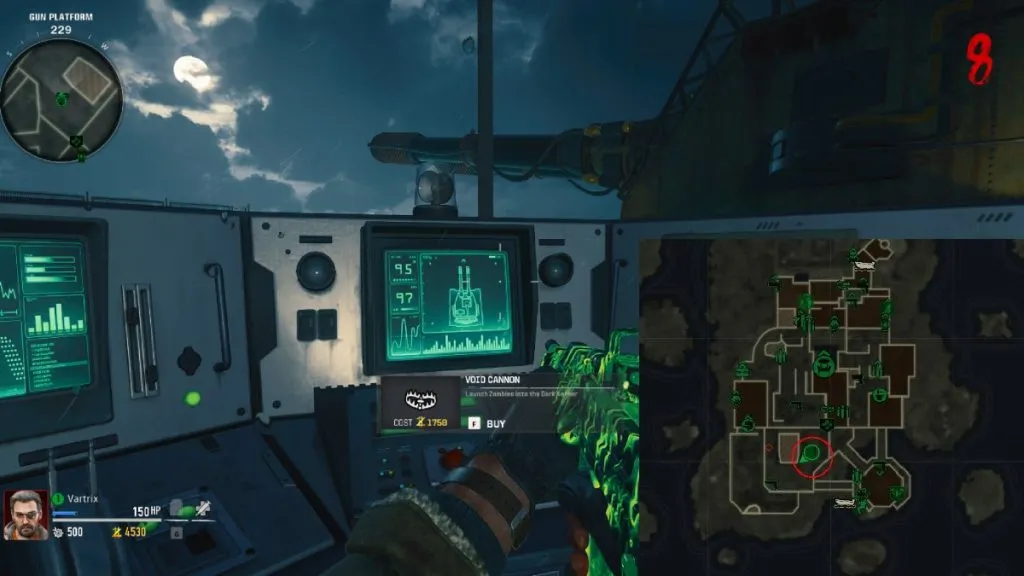This screenshot has height=576, width=1024.
Task: Click the syringe equipment icon
Action: point(202,508)
